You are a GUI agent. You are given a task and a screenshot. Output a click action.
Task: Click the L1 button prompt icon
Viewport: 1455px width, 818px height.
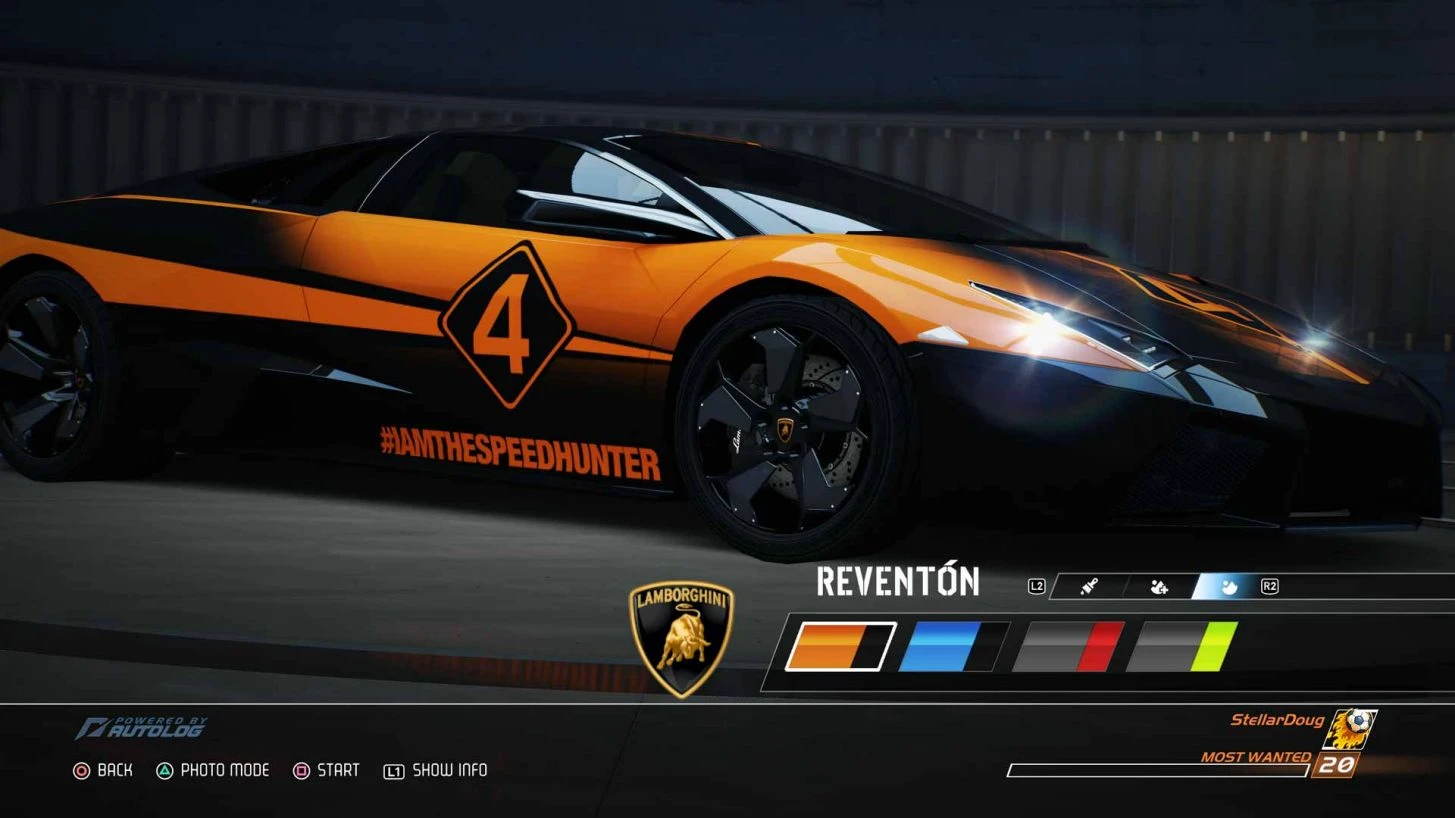point(396,770)
